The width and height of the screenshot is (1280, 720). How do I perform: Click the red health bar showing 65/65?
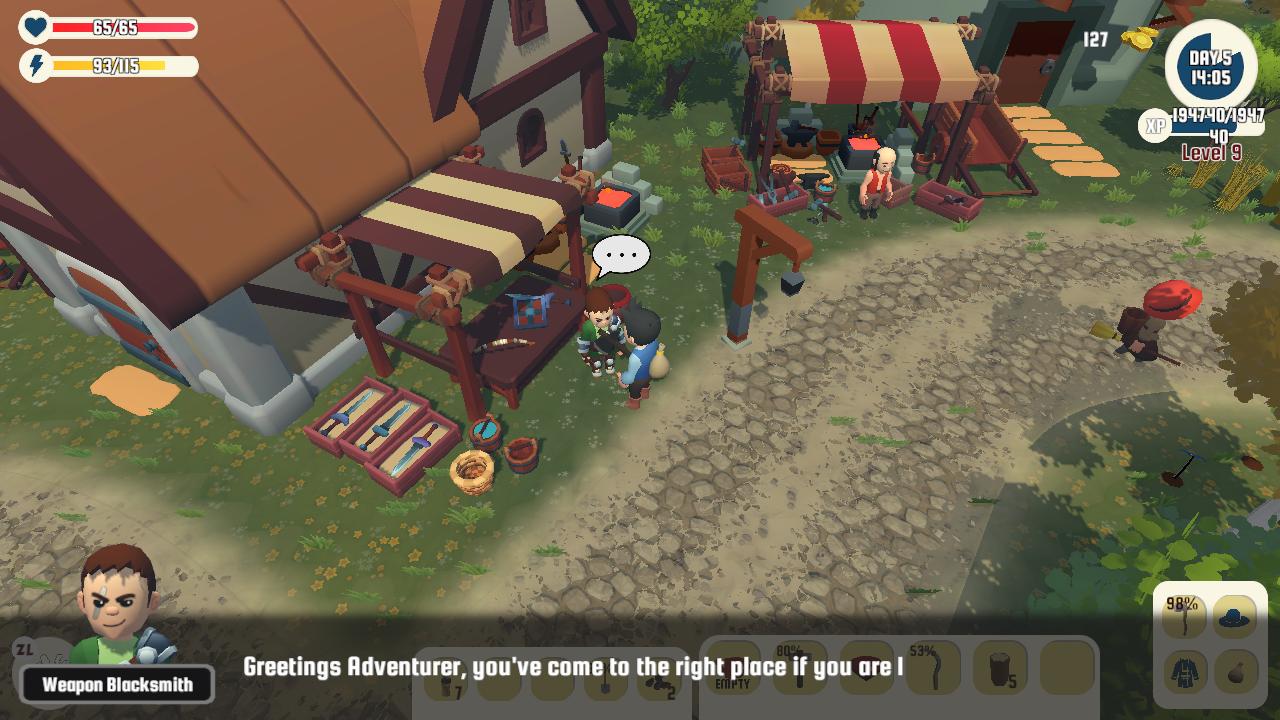[125, 28]
